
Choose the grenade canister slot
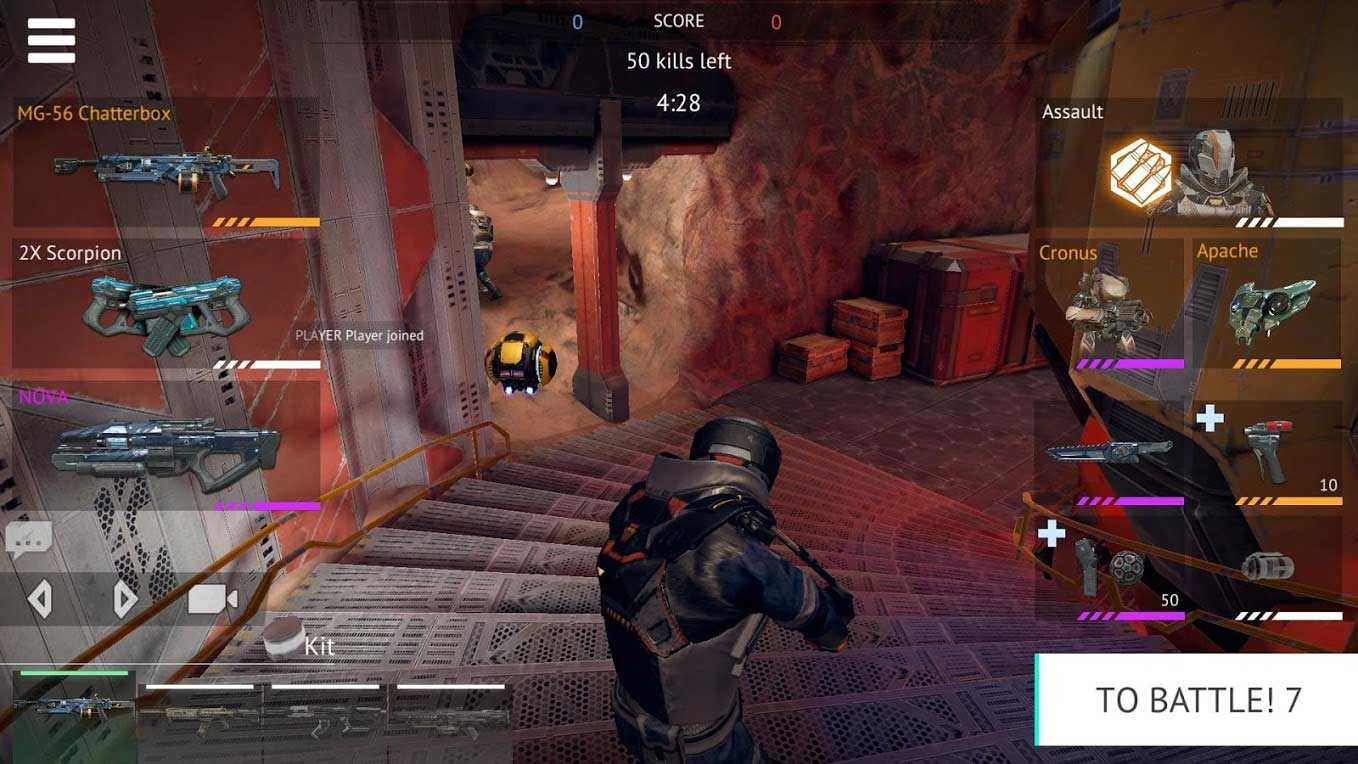point(1267,567)
